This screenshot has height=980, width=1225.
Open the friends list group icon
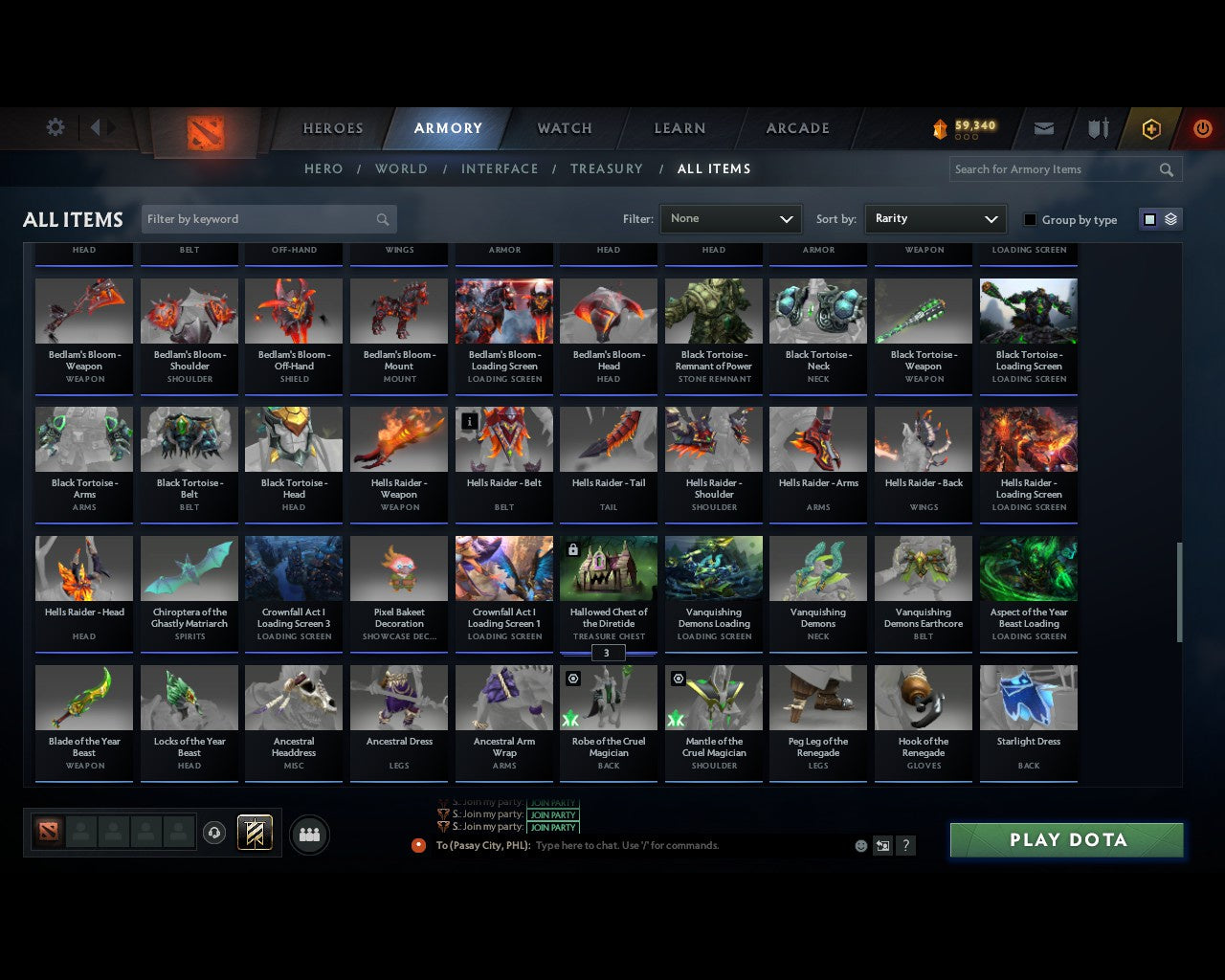point(309,834)
